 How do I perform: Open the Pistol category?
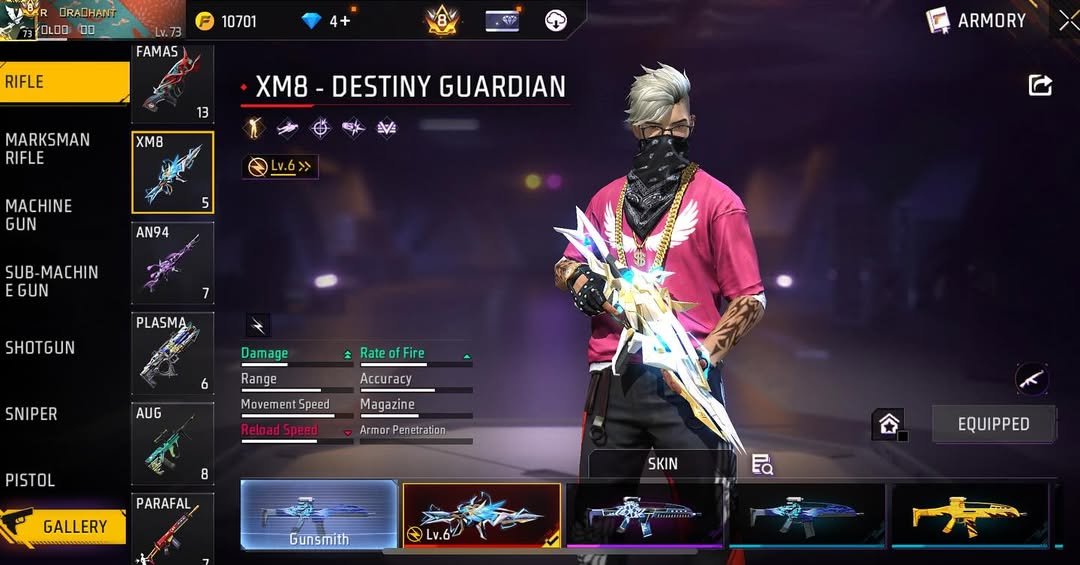click(30, 480)
